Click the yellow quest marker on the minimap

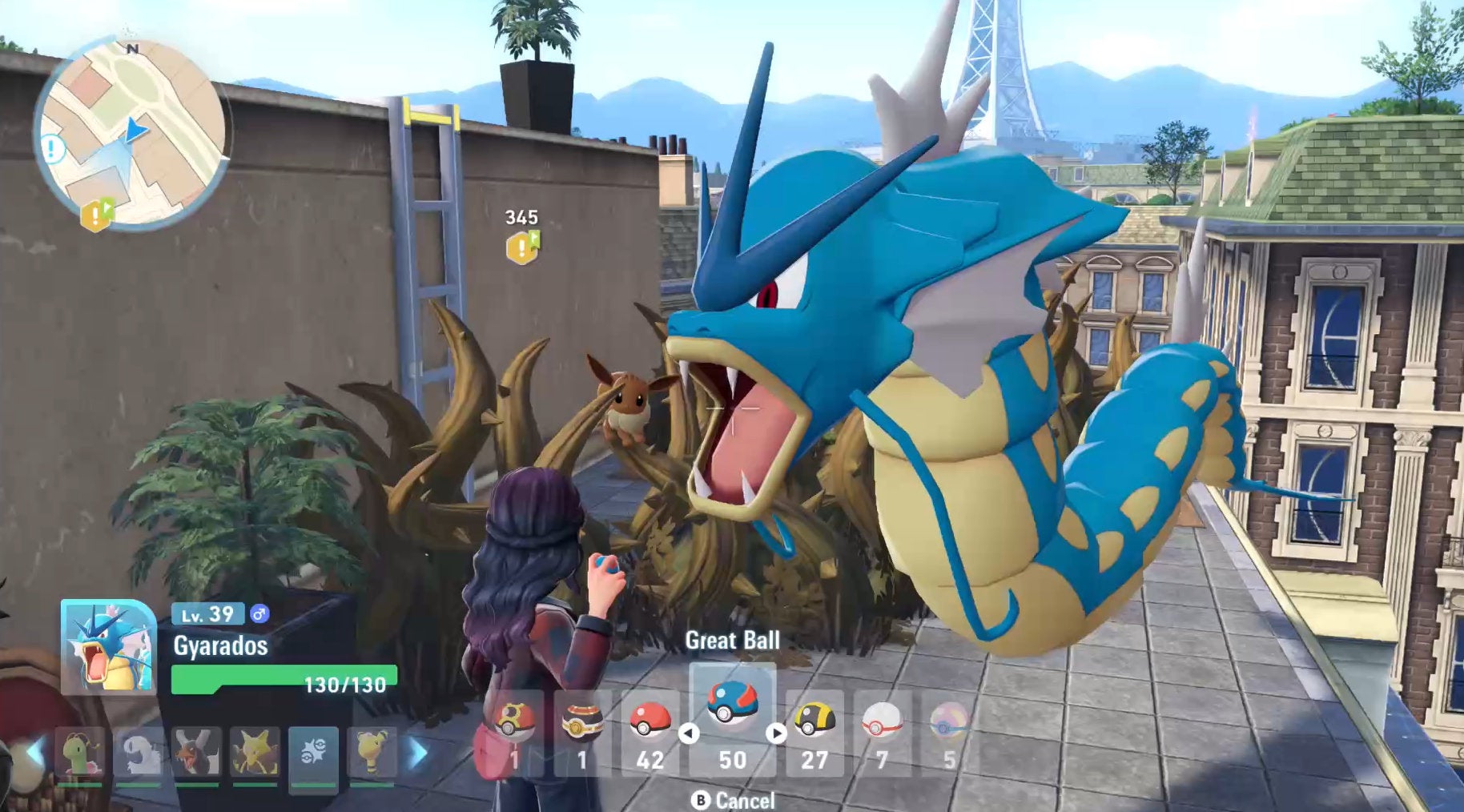pos(96,215)
